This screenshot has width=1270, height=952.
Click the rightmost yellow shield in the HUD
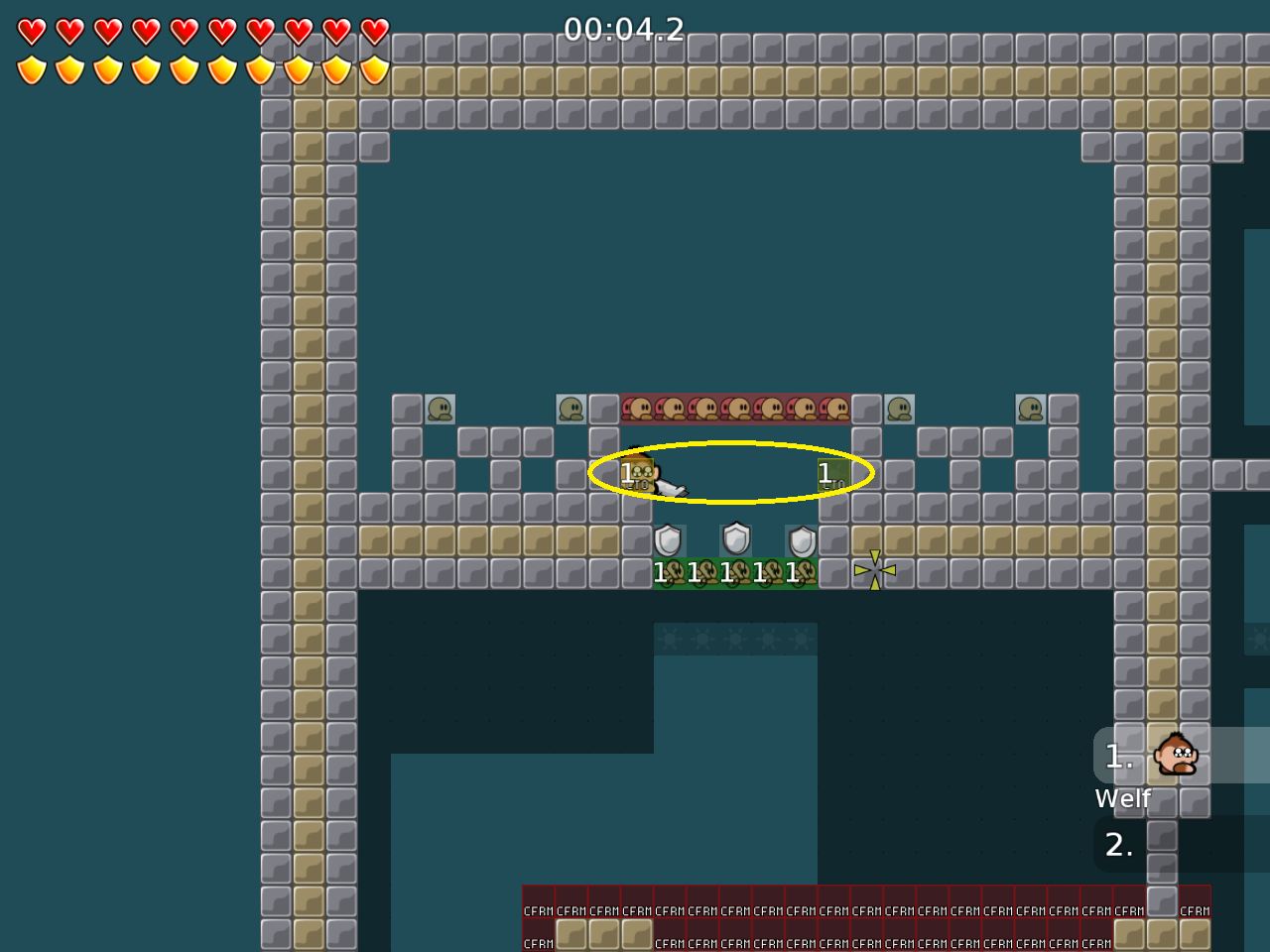click(374, 69)
